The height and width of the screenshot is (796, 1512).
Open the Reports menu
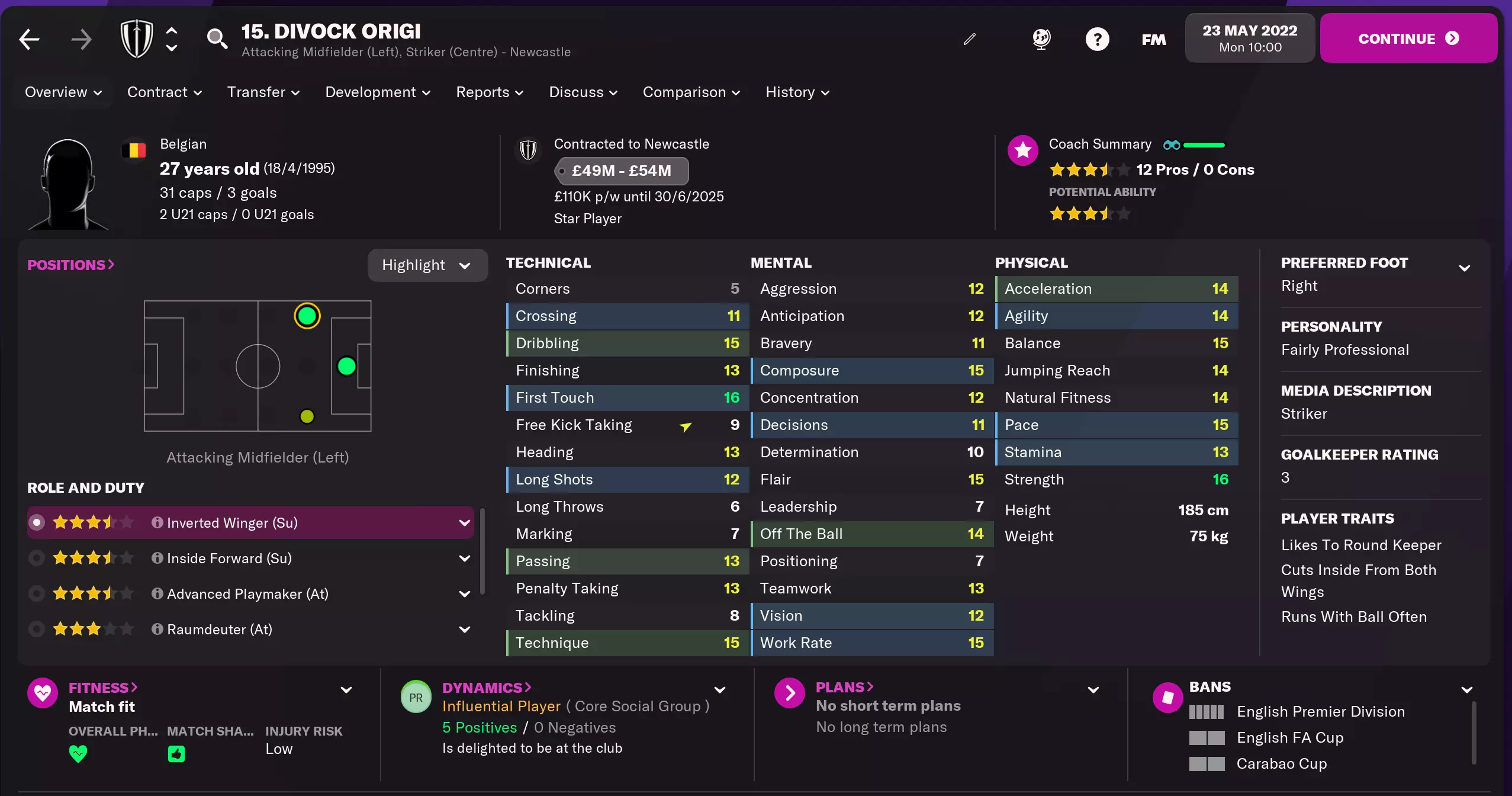[x=490, y=92]
